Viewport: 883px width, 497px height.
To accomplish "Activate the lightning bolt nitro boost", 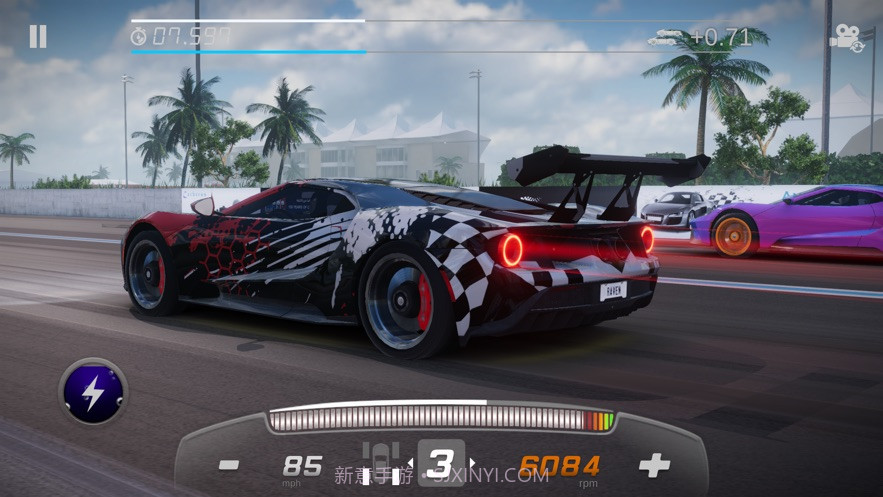I will point(93,392).
